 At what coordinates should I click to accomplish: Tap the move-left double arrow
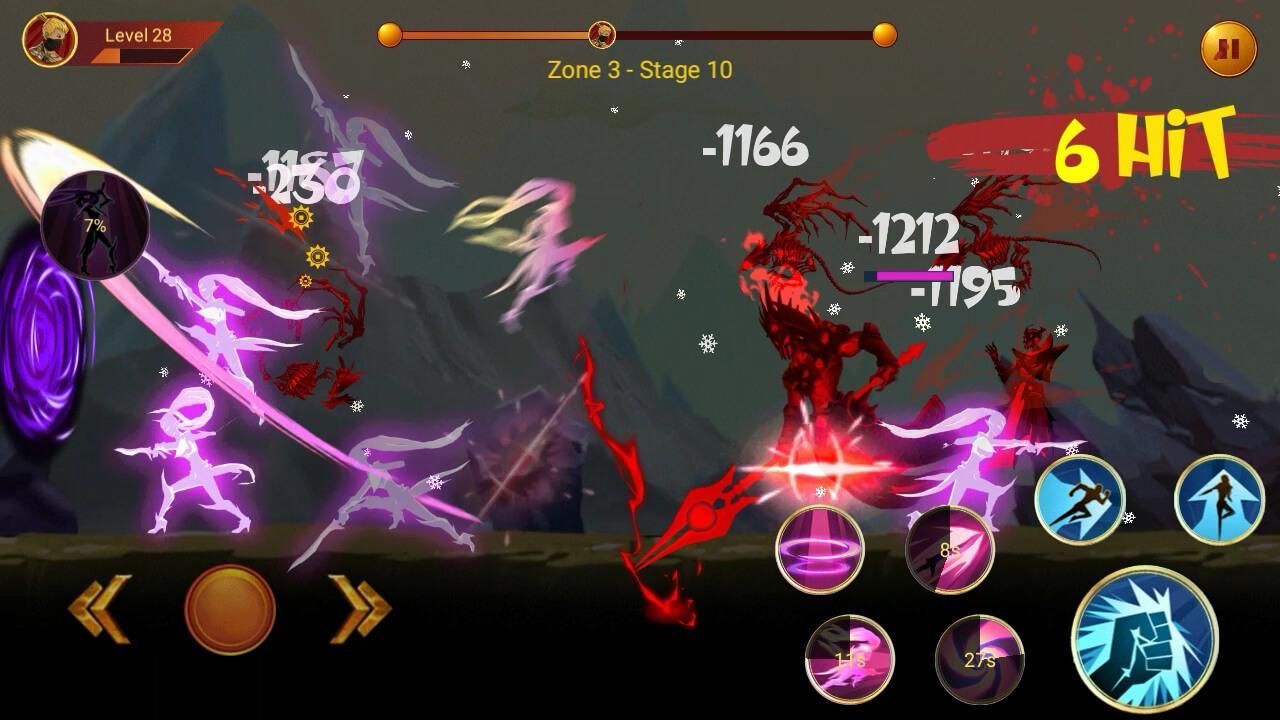(x=100, y=608)
